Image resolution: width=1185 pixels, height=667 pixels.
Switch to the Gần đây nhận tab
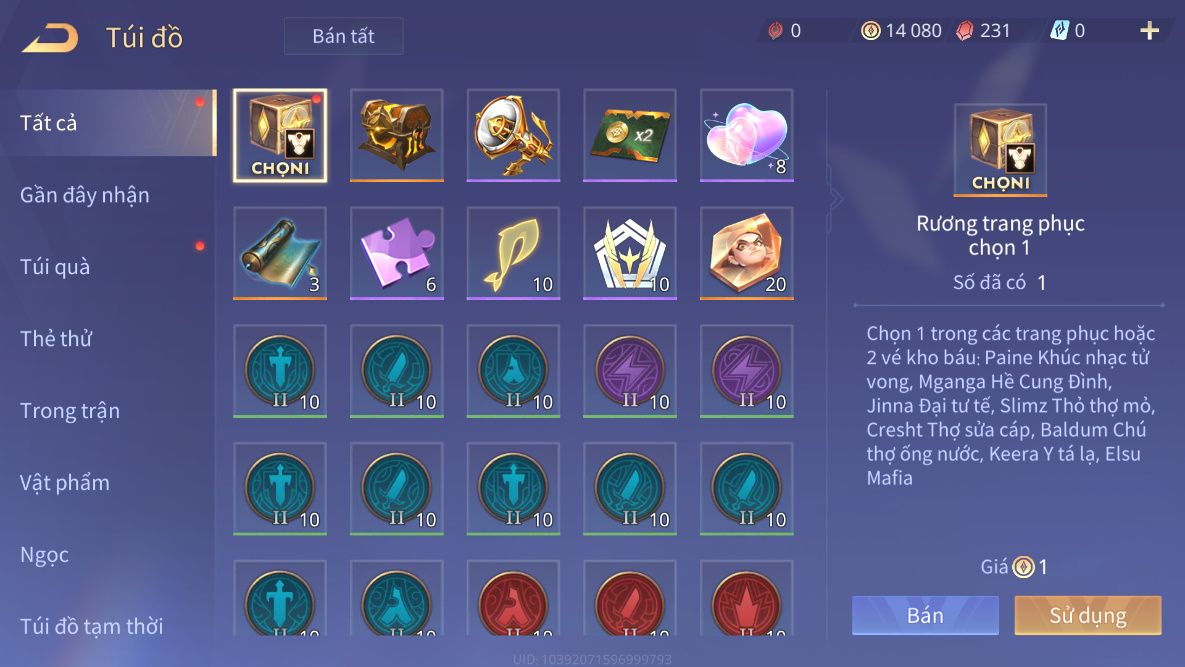pos(85,195)
